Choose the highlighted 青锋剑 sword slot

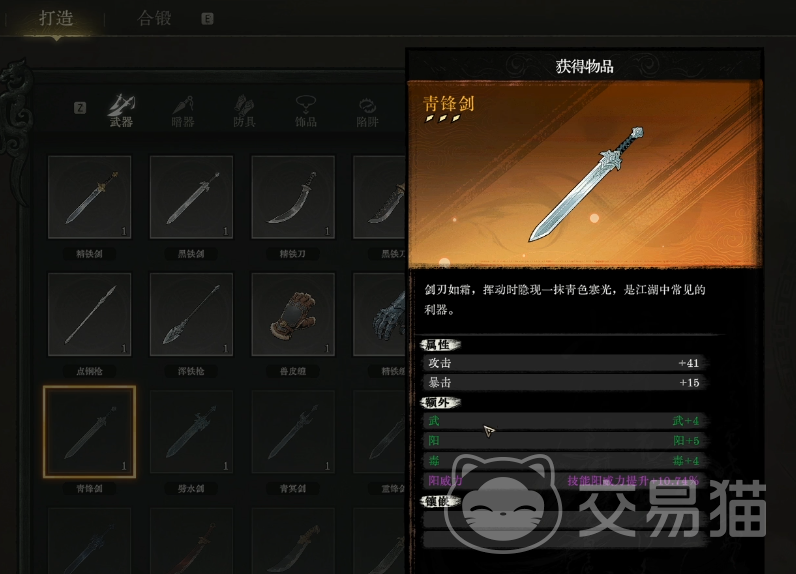(x=90, y=431)
